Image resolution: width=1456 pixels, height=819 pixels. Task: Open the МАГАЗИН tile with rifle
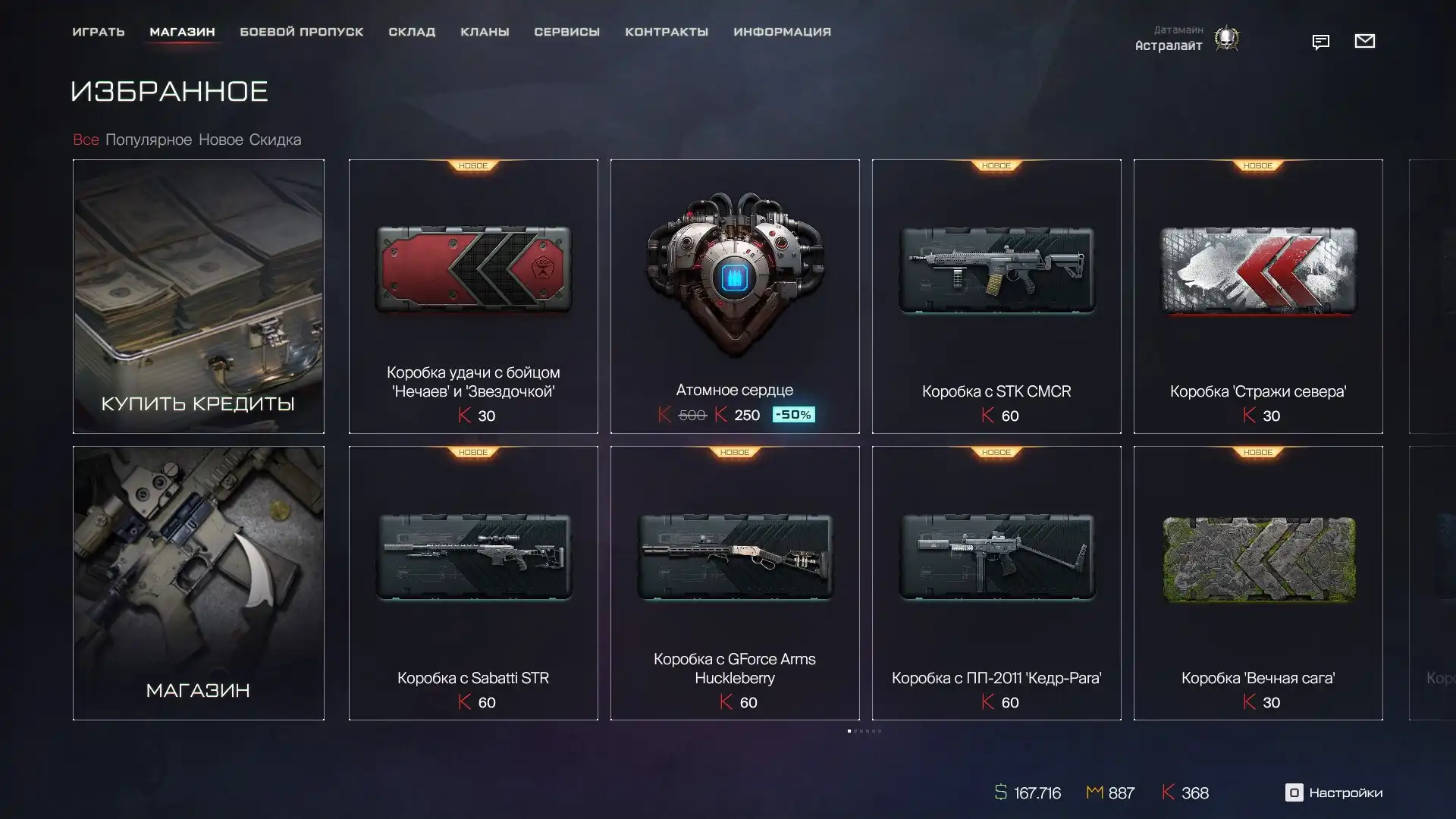pos(199,582)
